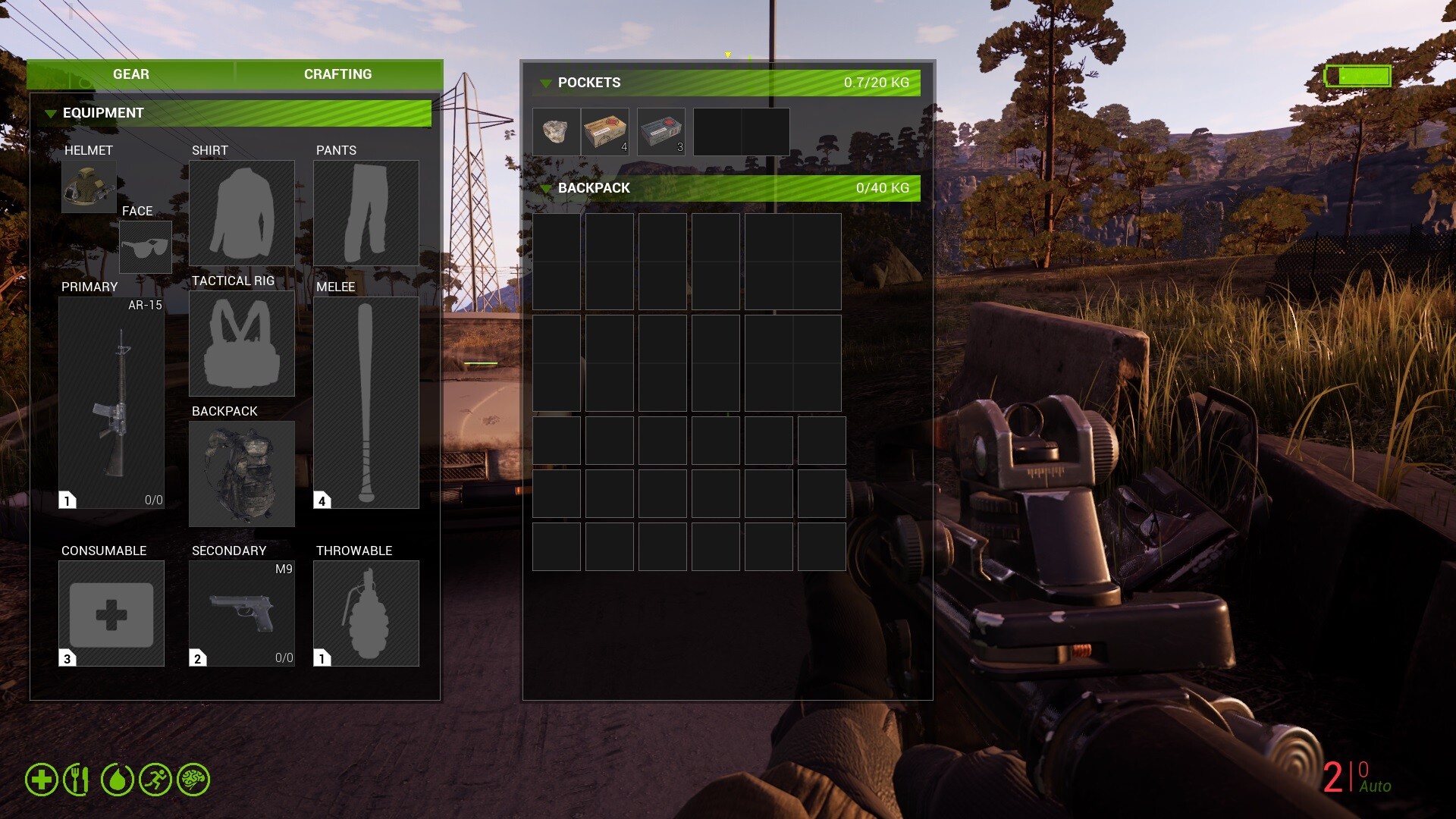The image size is (1456, 819).
Task: Pick the tan ammo box stack
Action: [605, 132]
